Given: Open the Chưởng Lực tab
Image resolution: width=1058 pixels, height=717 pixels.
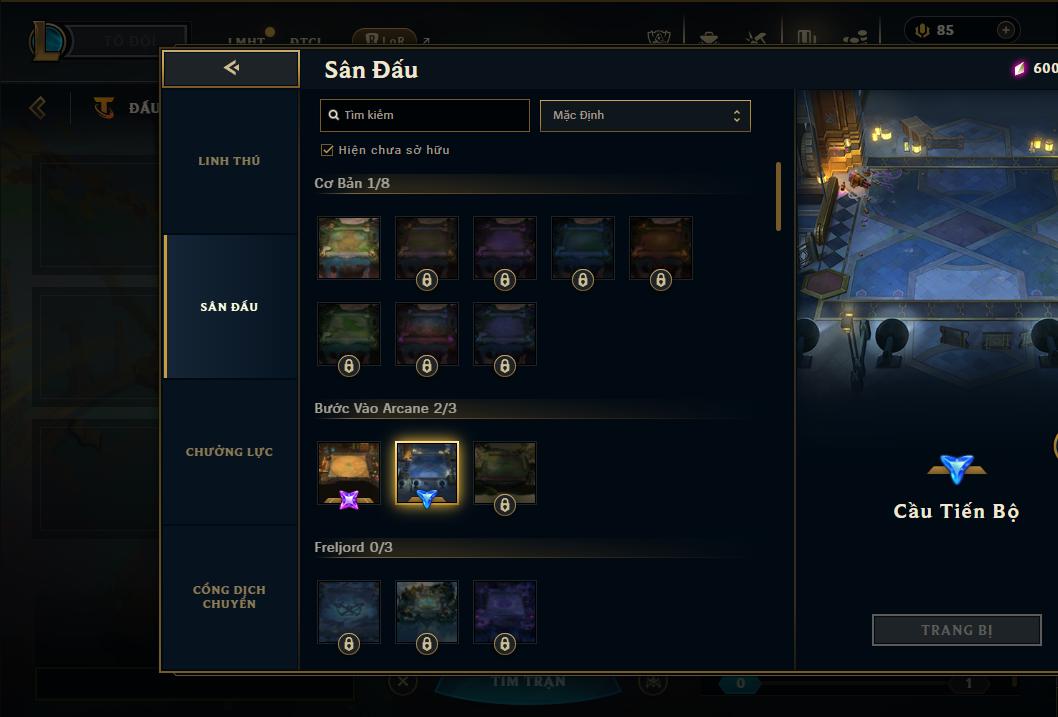Looking at the screenshot, I should pos(229,452).
